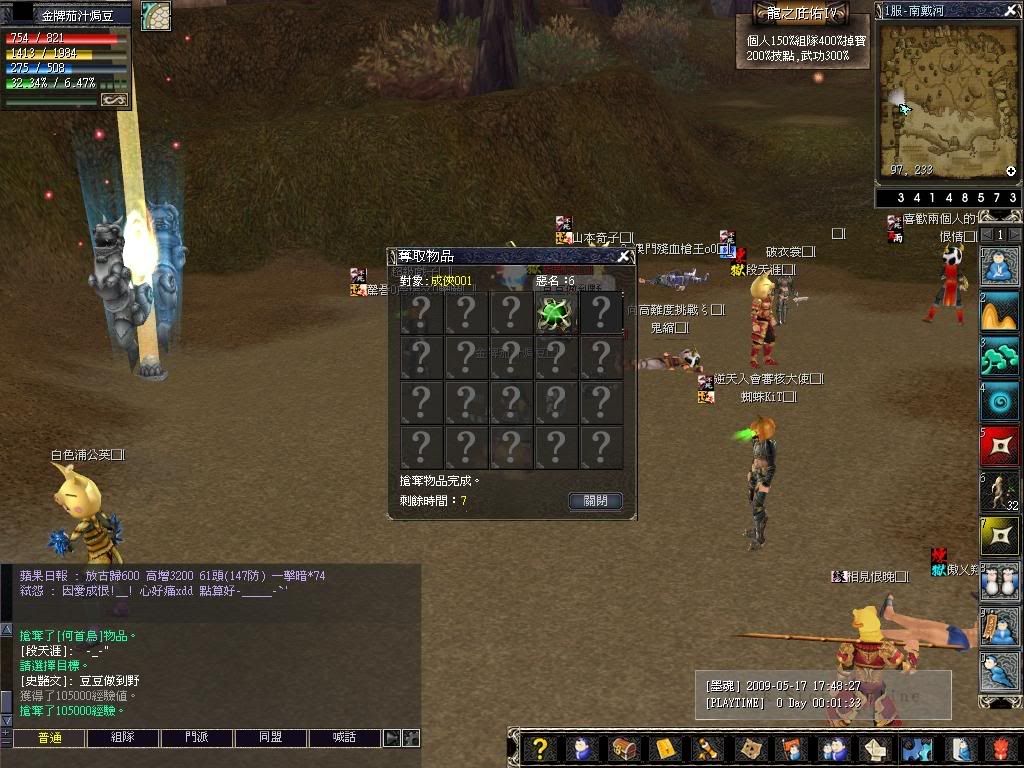This screenshot has height=768, width=1024.
Task: Switch chat to the 組隊 channel tab
Action: 122,738
